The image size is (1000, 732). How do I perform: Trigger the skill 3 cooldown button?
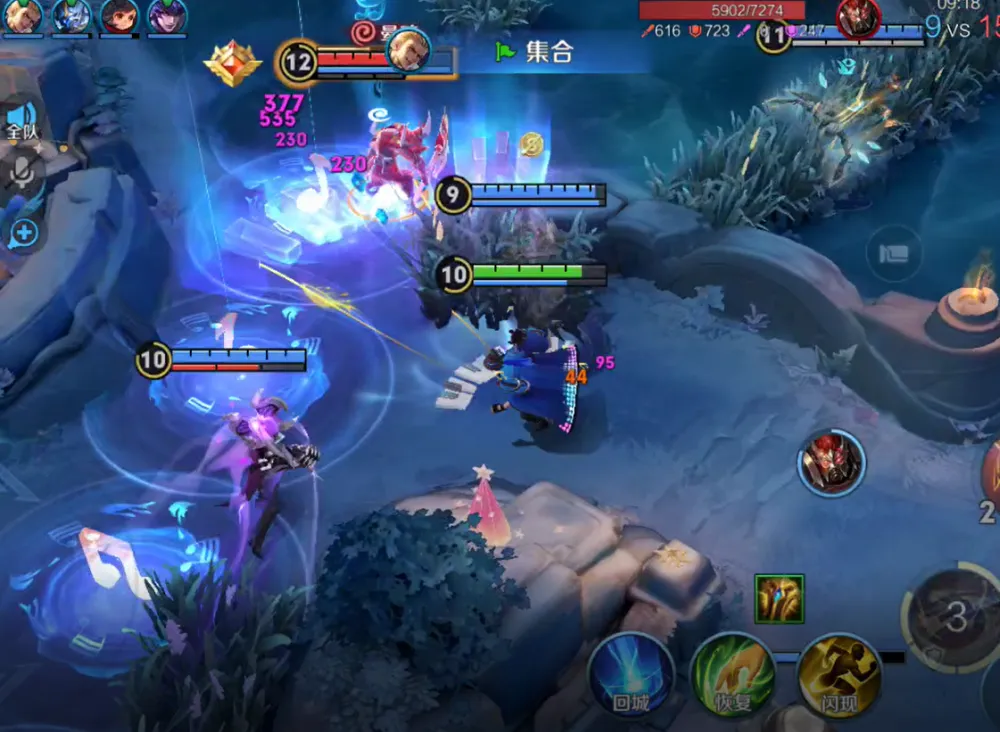click(955, 617)
